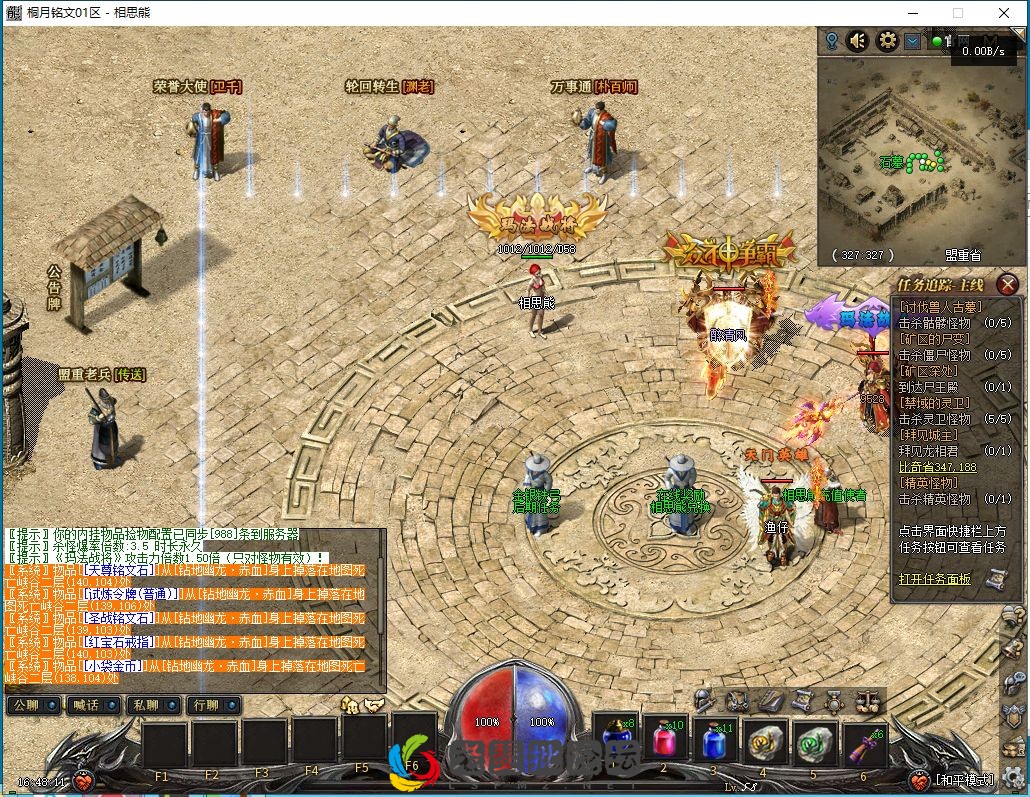Switch to the 公聊 chat channel
This screenshot has height=797, width=1030.
point(33,705)
